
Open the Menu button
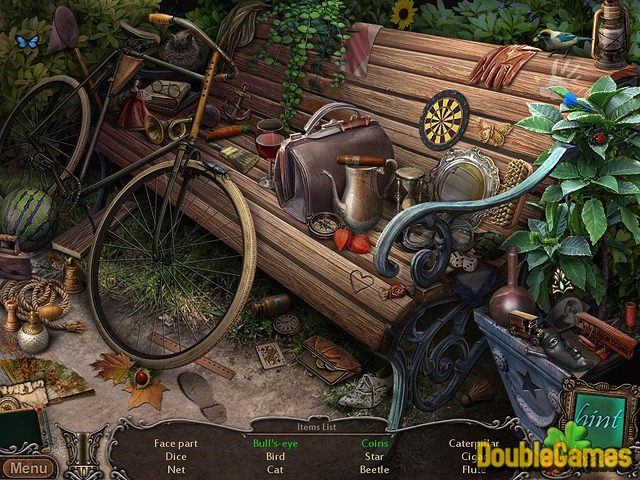coord(28,468)
